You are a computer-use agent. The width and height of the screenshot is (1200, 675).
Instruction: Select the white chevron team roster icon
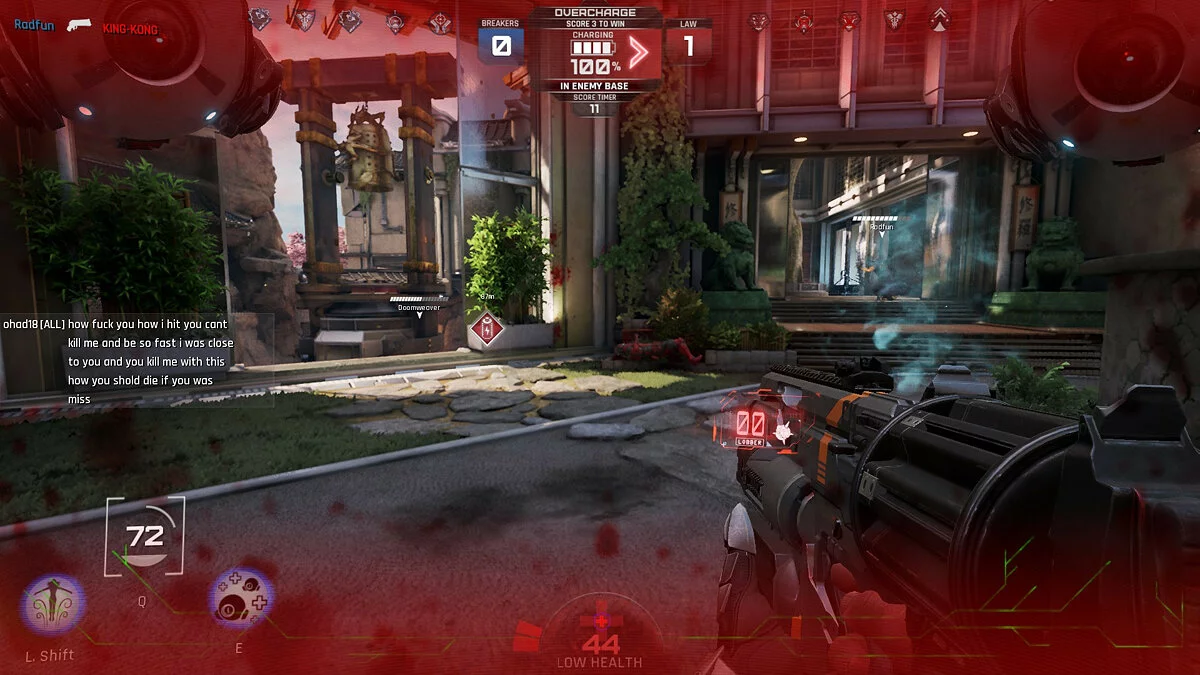tap(939, 17)
